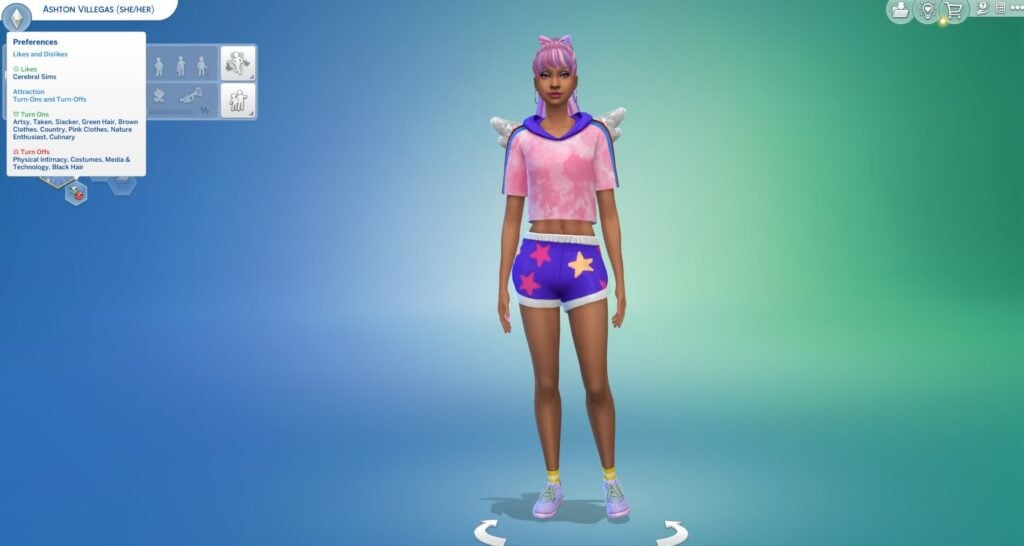
Task: Open the save to library folder icon
Action: pos(900,10)
